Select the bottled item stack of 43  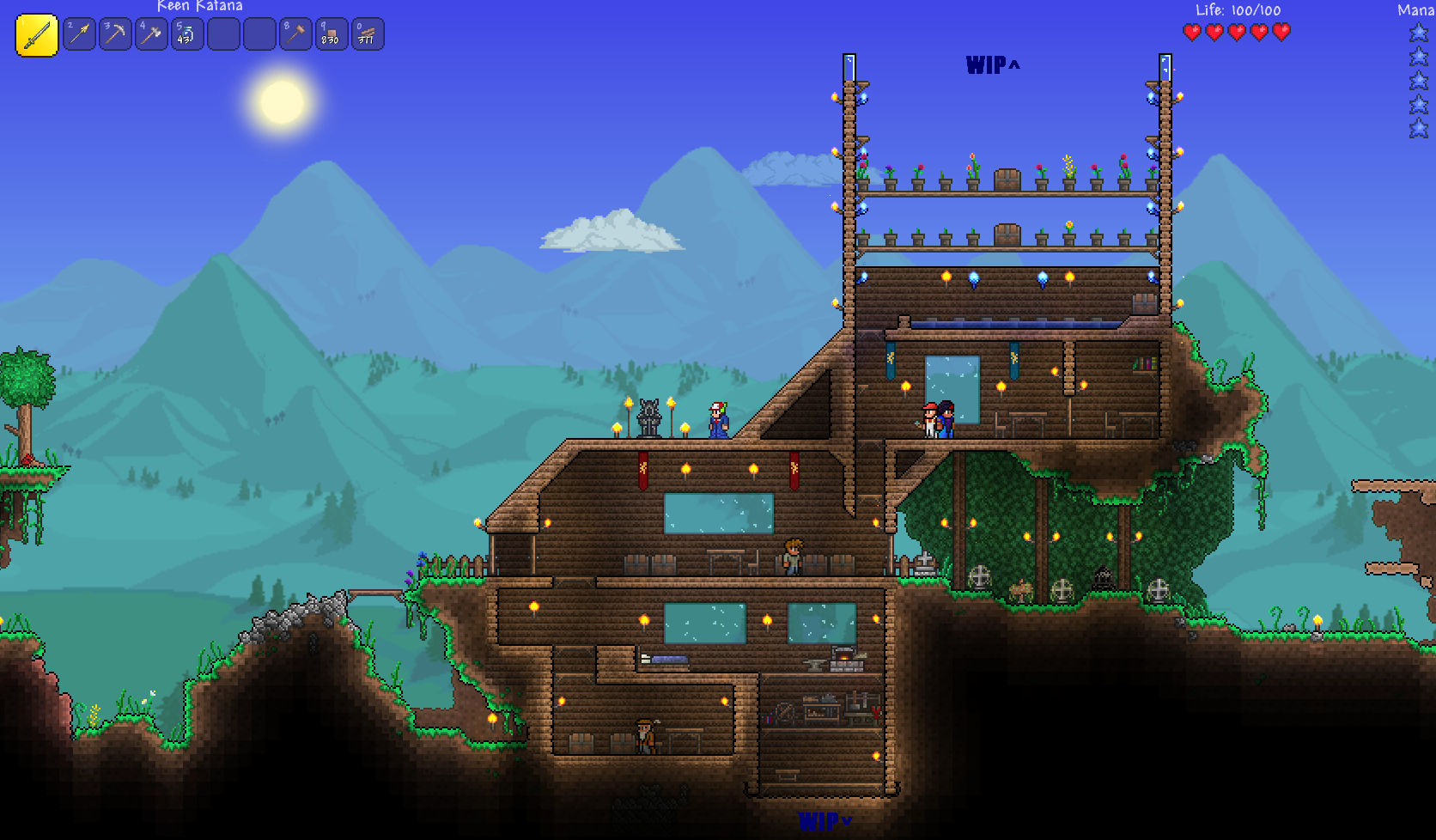(x=187, y=34)
